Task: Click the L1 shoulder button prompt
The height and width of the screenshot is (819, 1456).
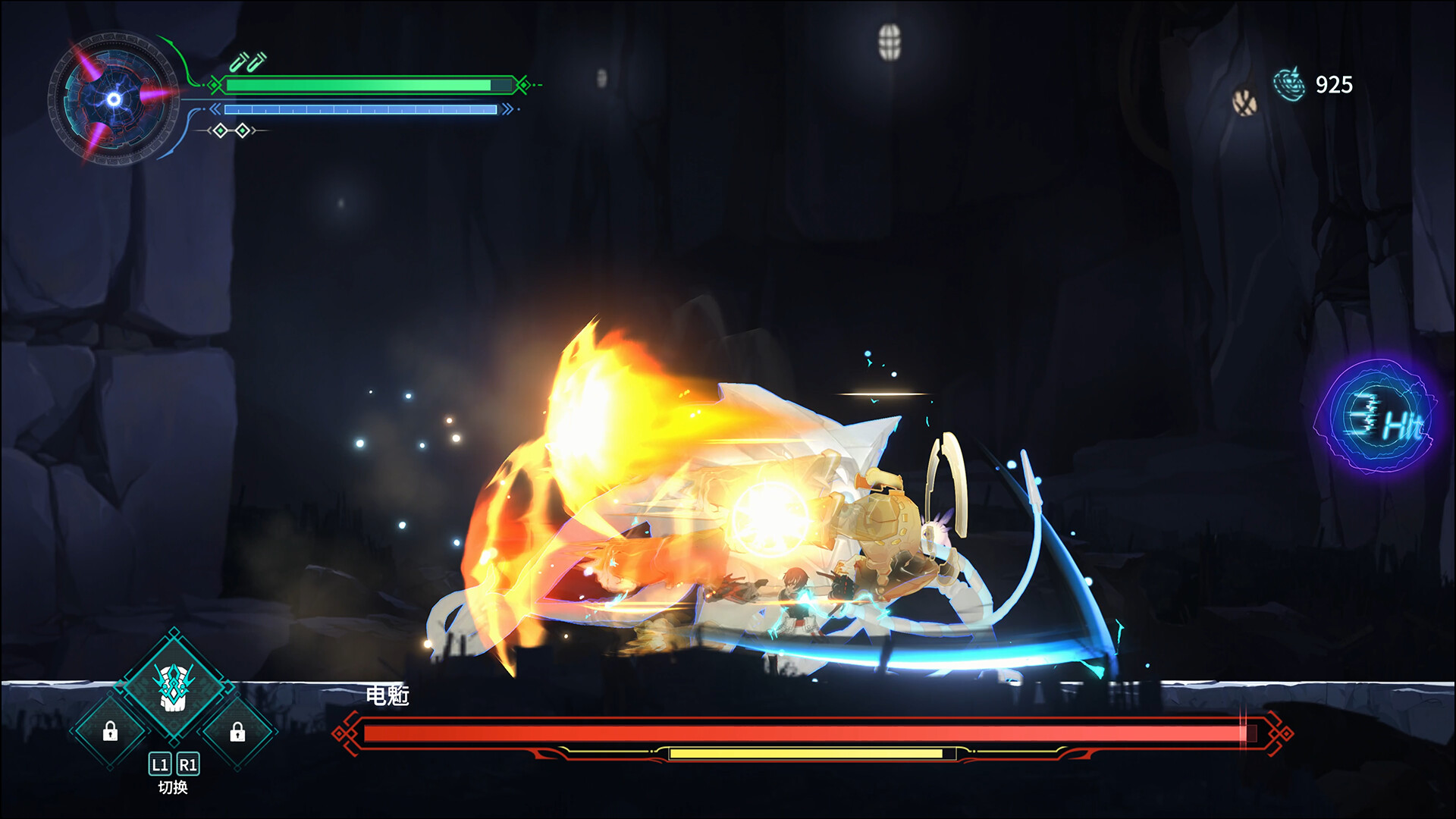Action: (161, 764)
